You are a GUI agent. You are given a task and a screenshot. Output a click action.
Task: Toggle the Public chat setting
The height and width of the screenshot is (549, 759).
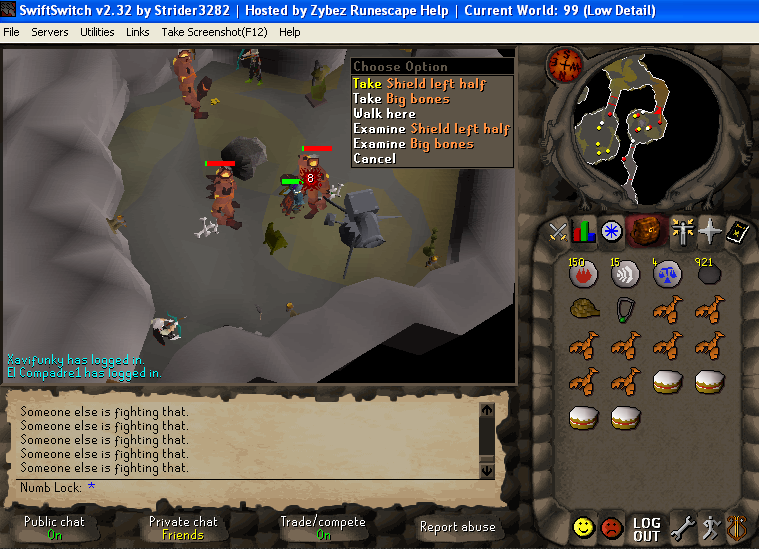click(54, 527)
